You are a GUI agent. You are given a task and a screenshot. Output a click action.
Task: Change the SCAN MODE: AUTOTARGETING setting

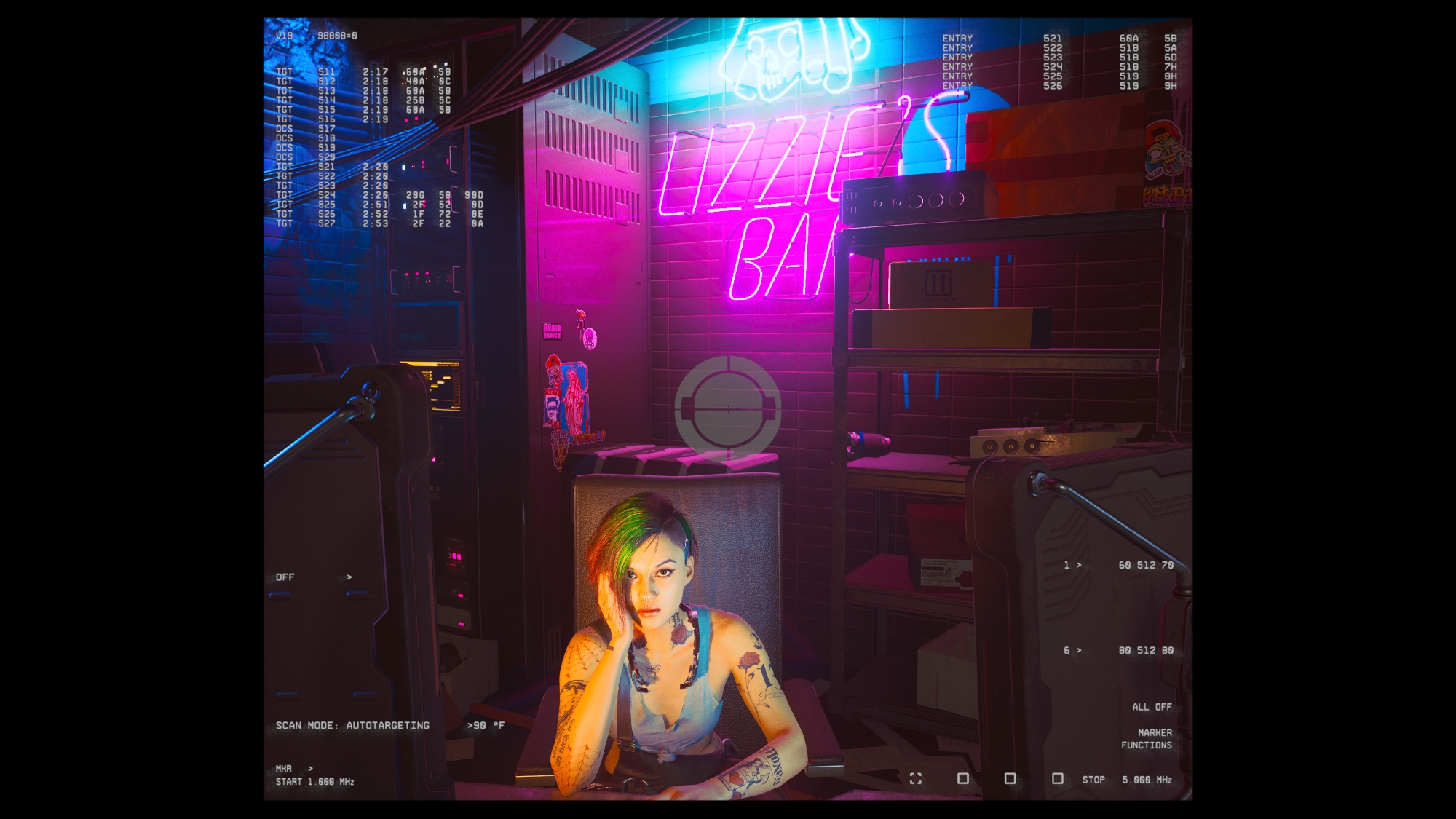click(352, 726)
